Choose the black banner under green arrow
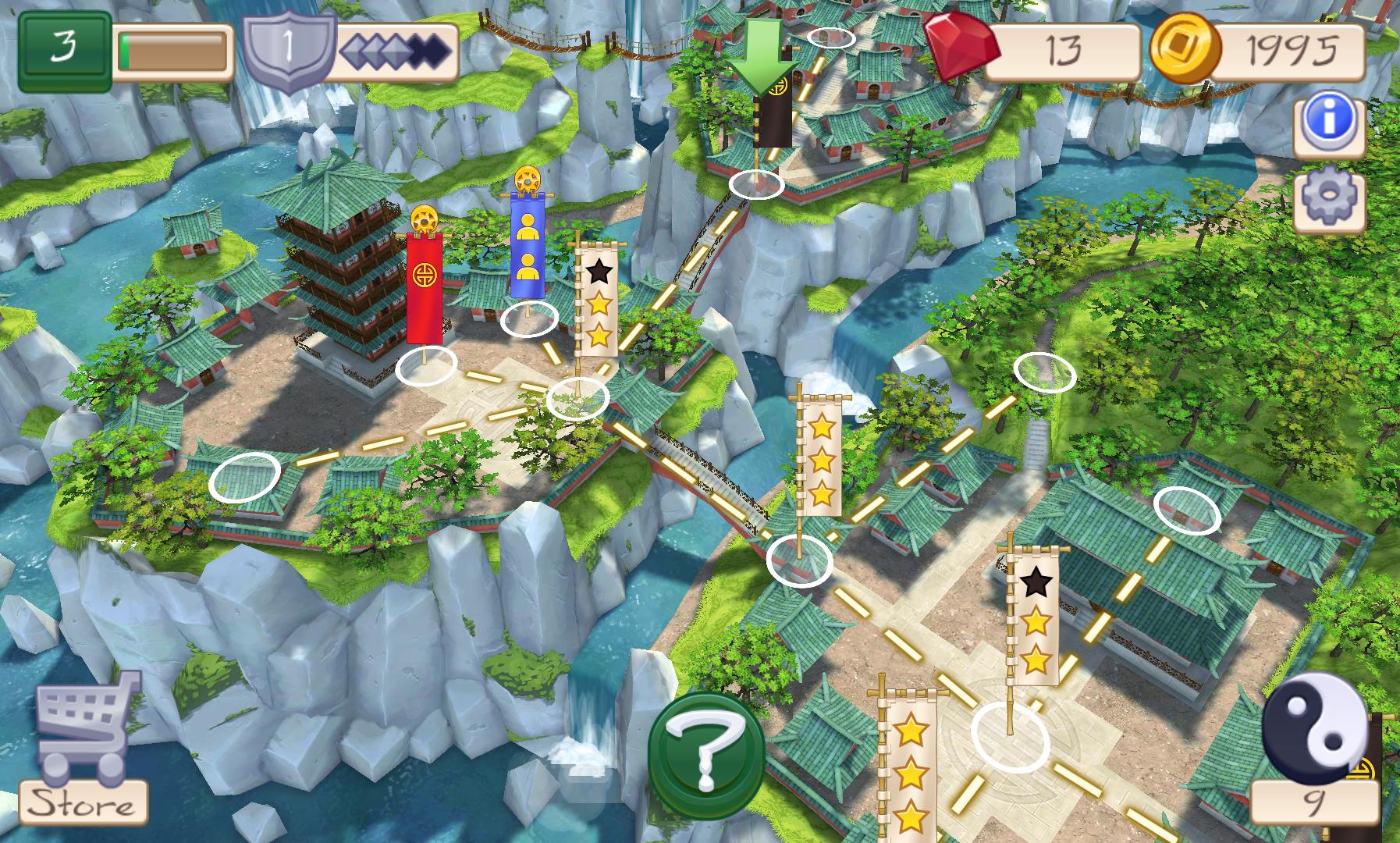The height and width of the screenshot is (843, 1400). (x=774, y=116)
